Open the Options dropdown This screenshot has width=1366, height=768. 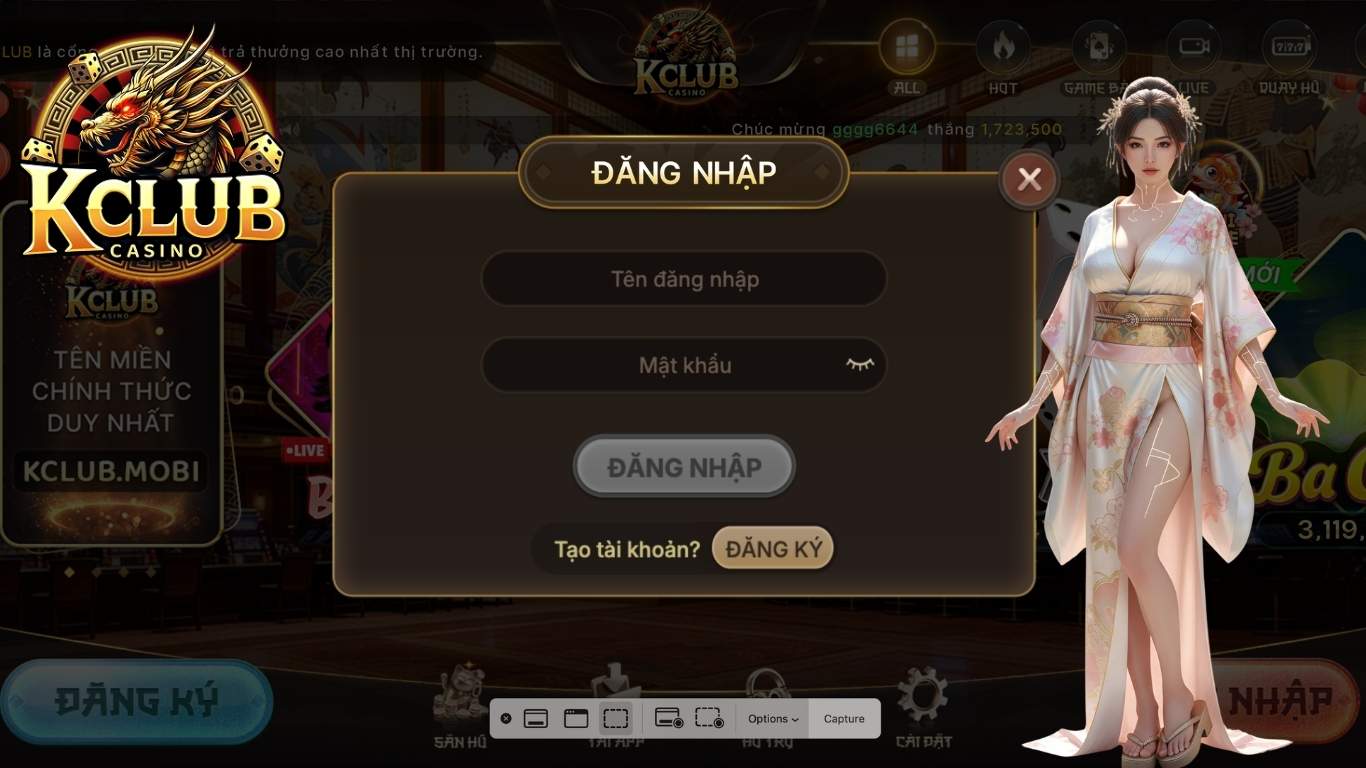770,718
